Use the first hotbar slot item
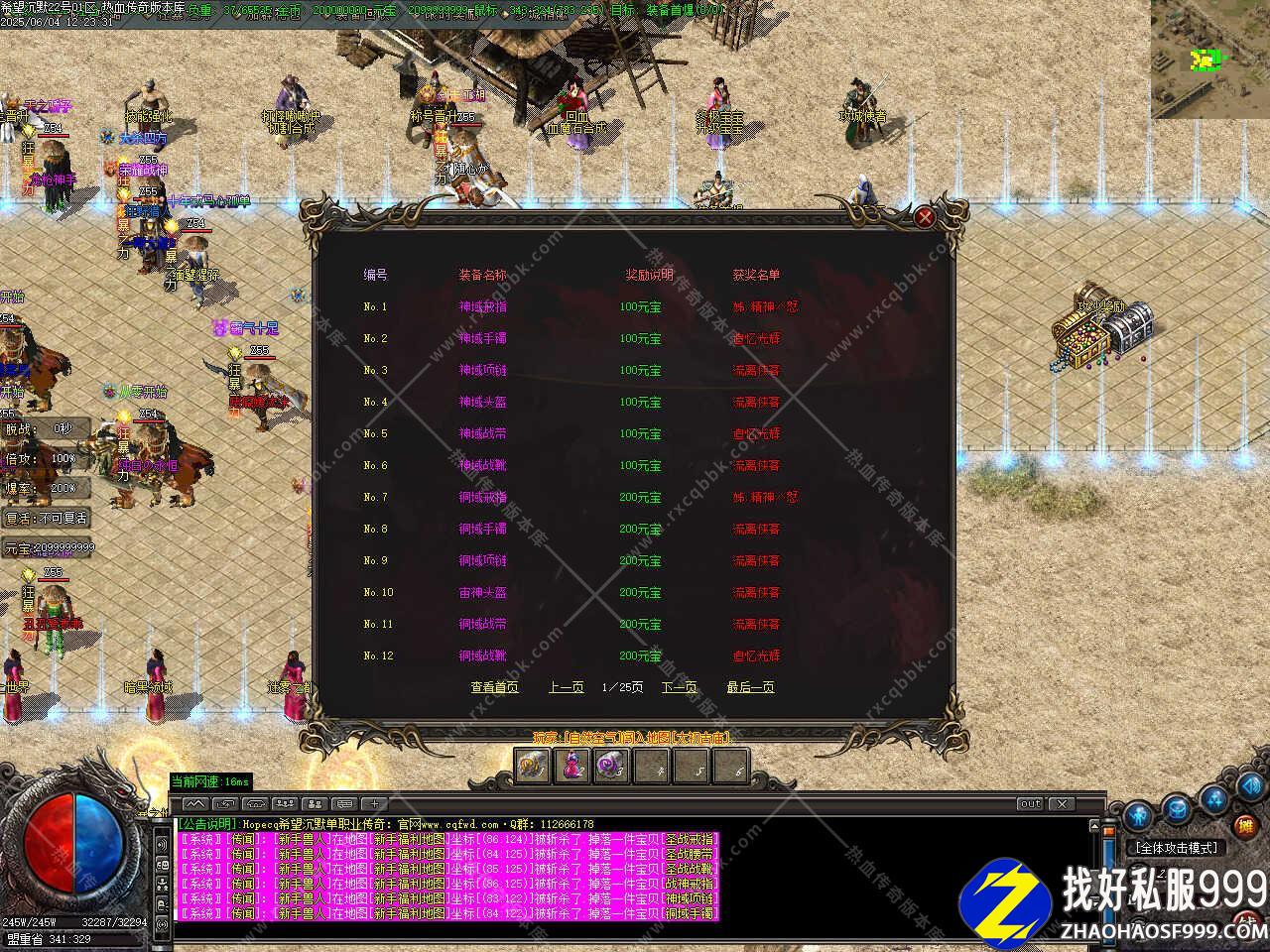 pos(533,766)
